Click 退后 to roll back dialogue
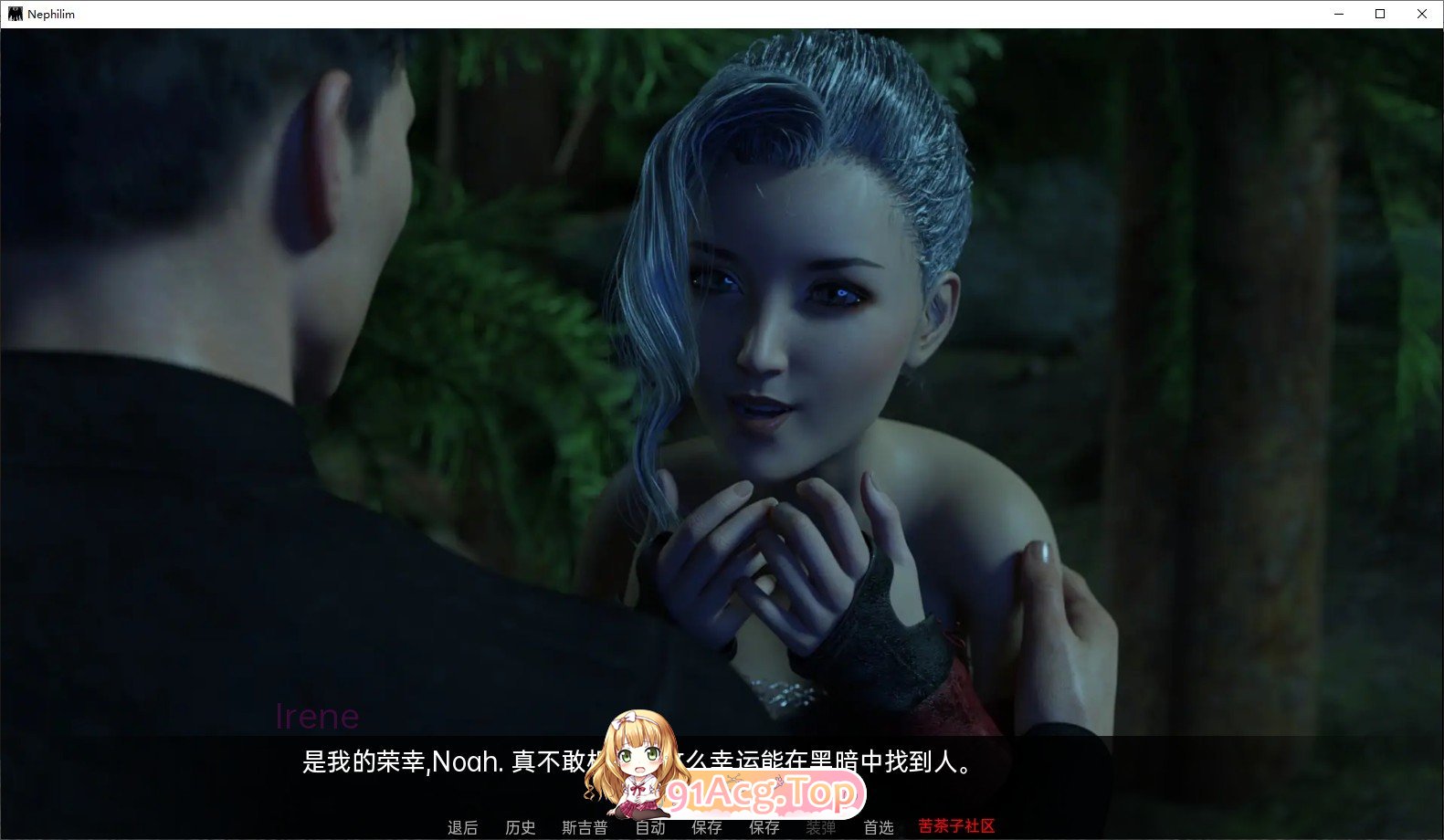1444x840 pixels. coord(462,827)
